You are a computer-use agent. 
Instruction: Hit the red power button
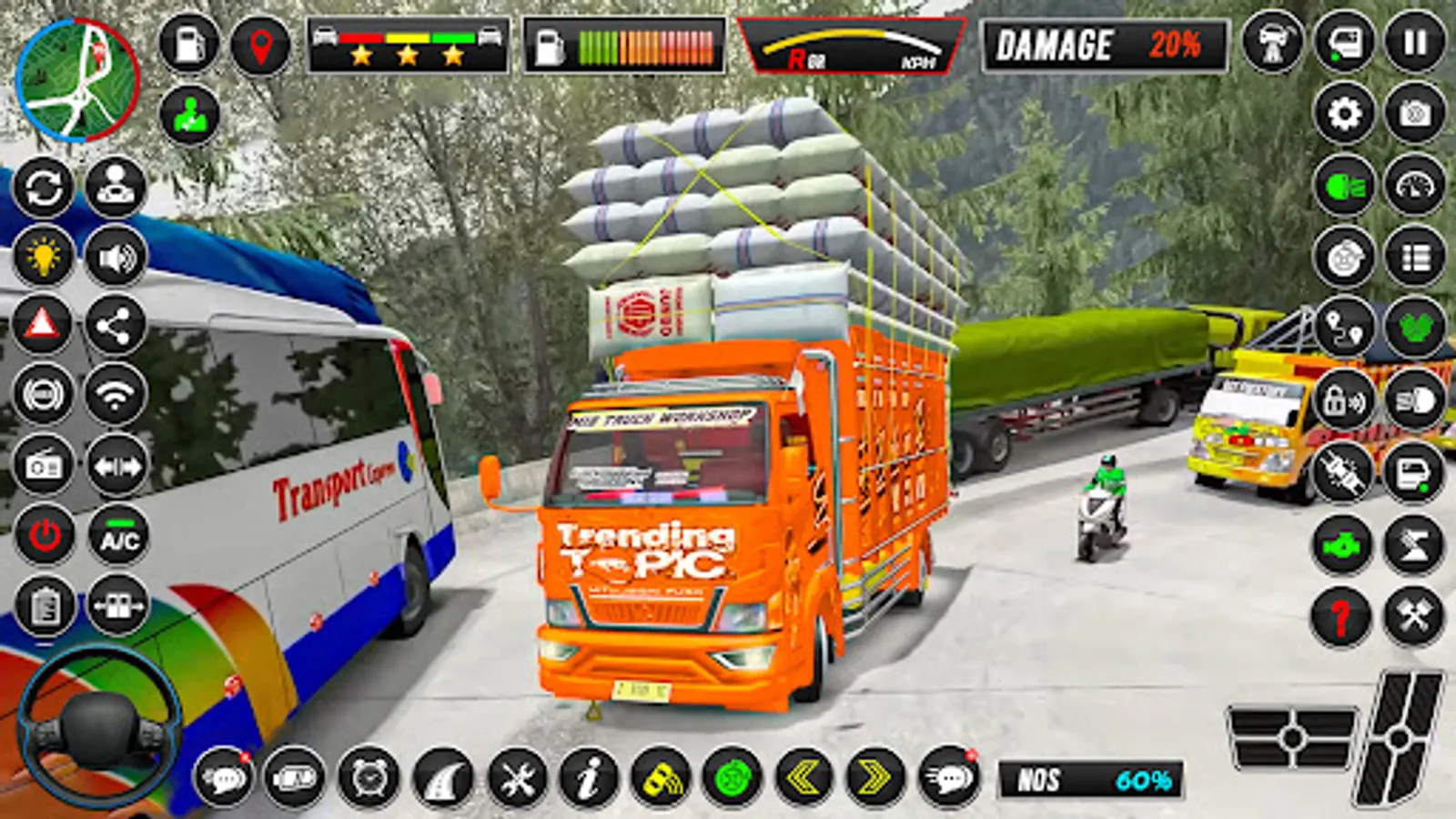pos(45,536)
